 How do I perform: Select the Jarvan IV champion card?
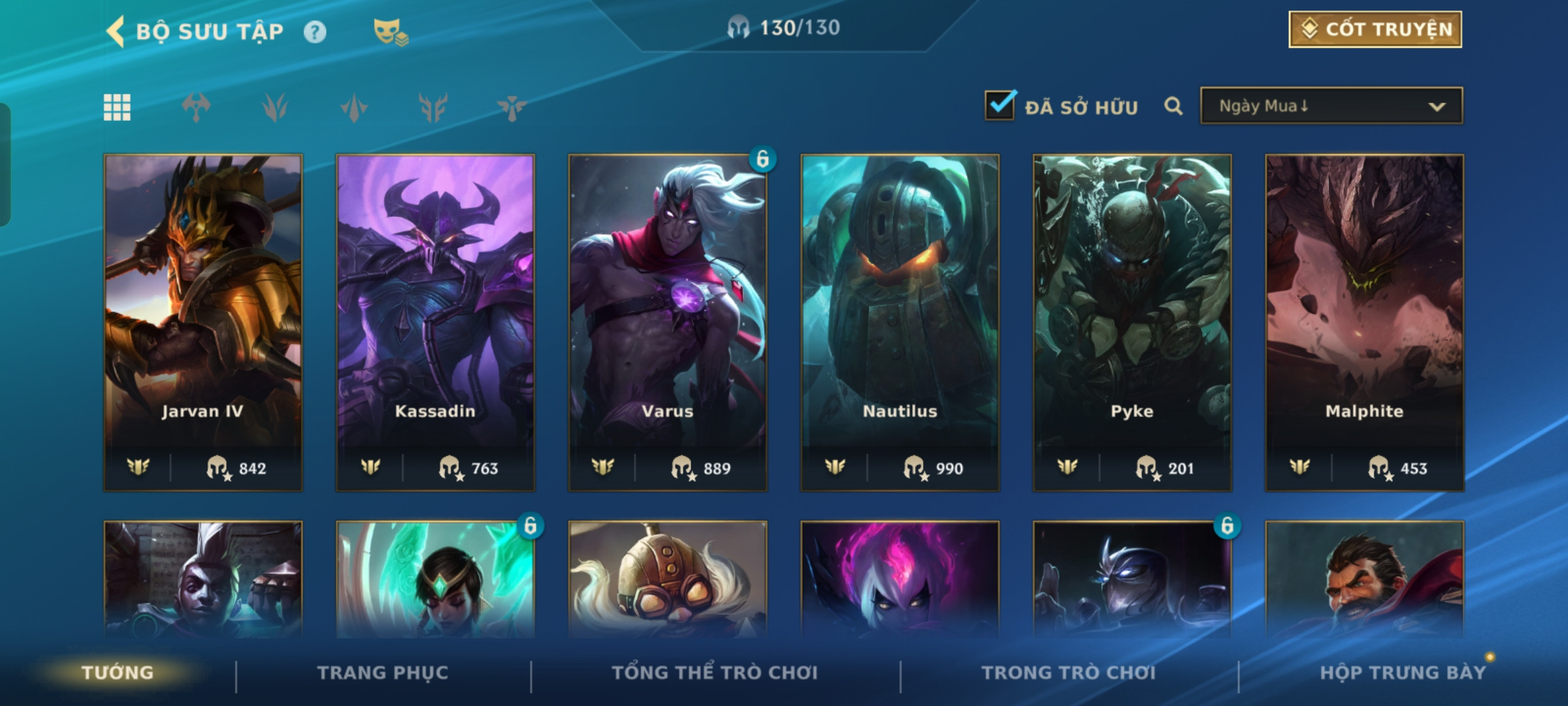pos(203,322)
